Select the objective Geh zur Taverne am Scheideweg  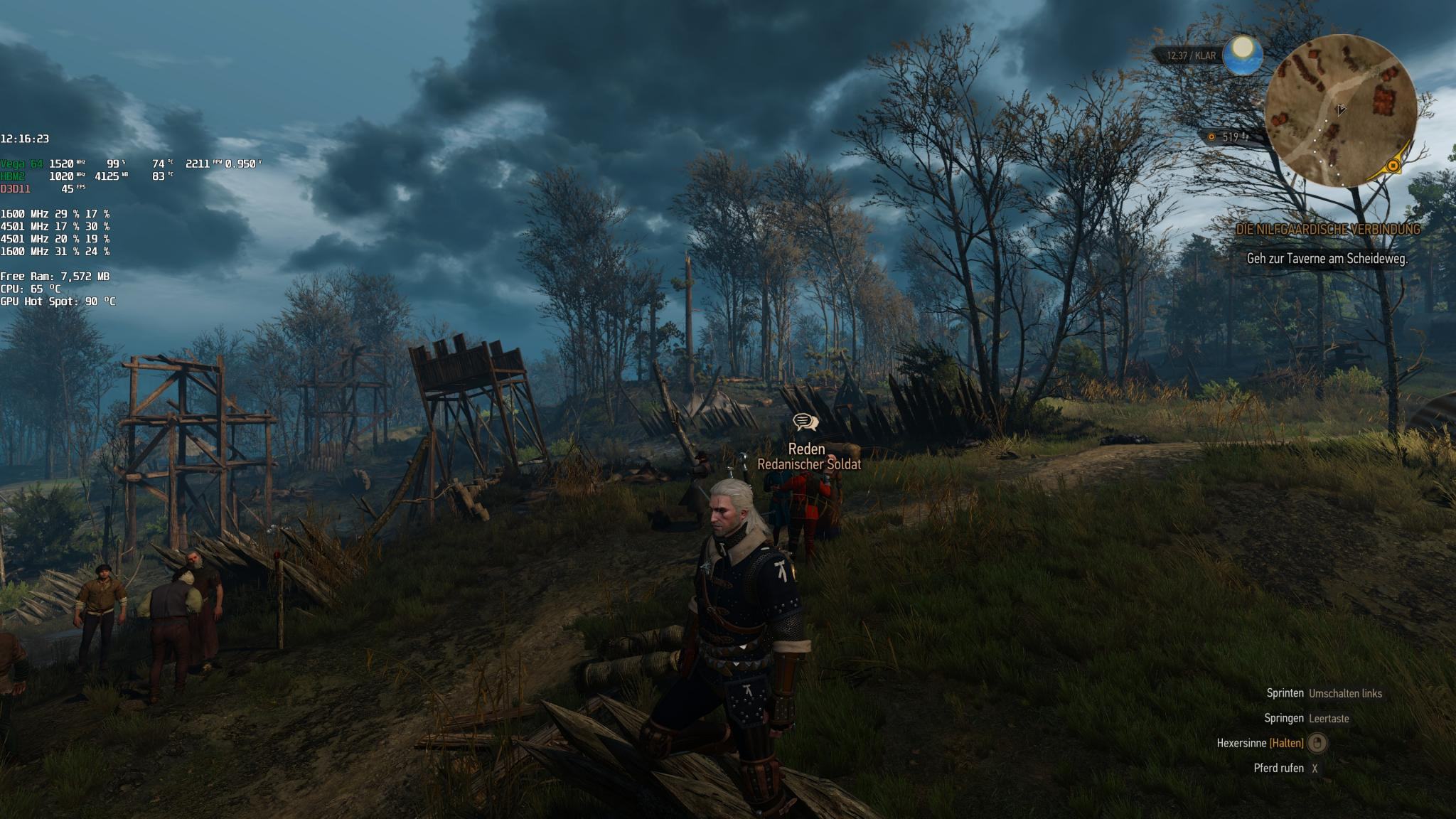click(x=1327, y=259)
